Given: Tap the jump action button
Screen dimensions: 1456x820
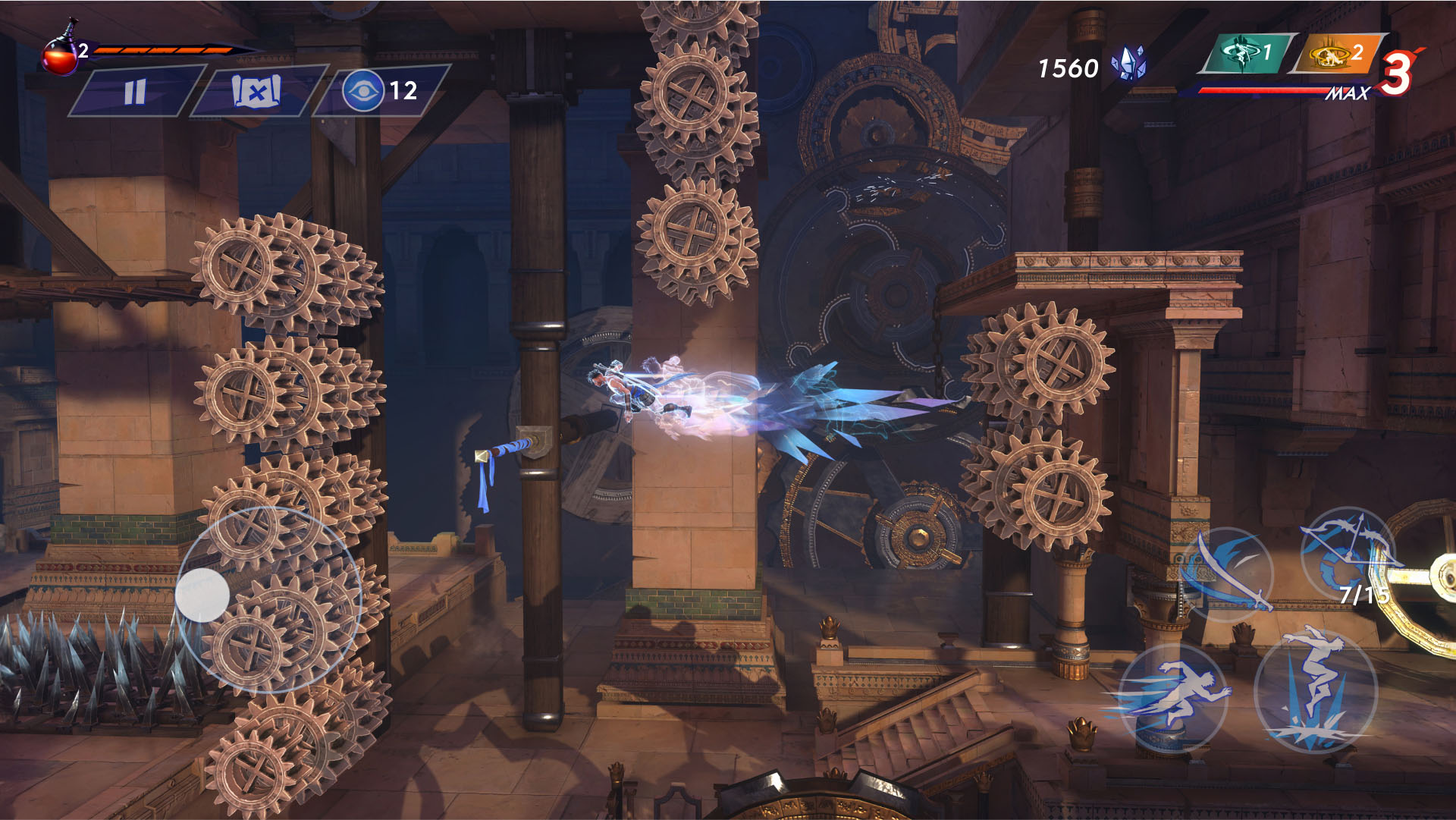Looking at the screenshot, I should coord(1316,691).
